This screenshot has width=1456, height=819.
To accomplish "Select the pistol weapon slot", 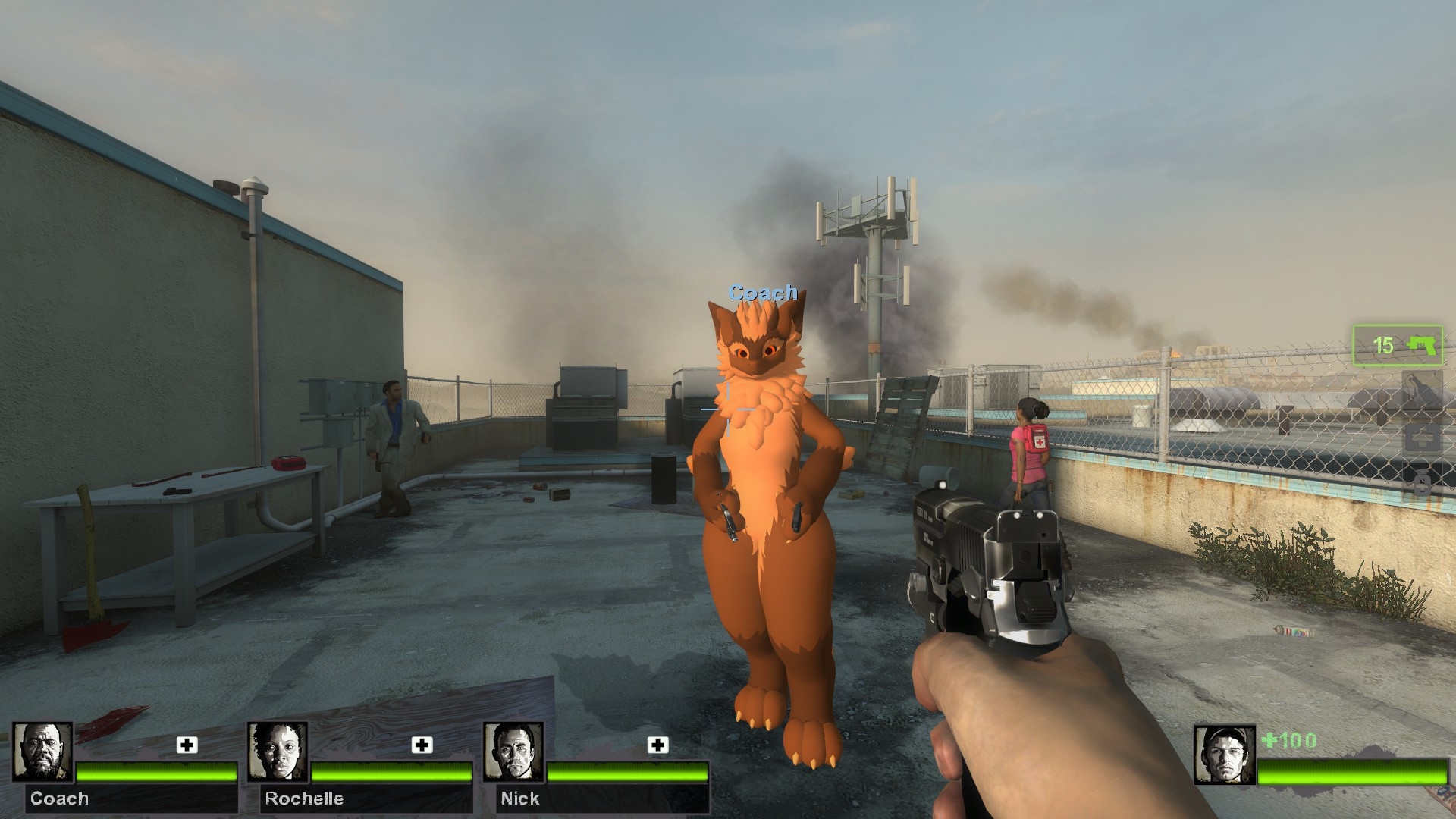I will coord(1398,346).
